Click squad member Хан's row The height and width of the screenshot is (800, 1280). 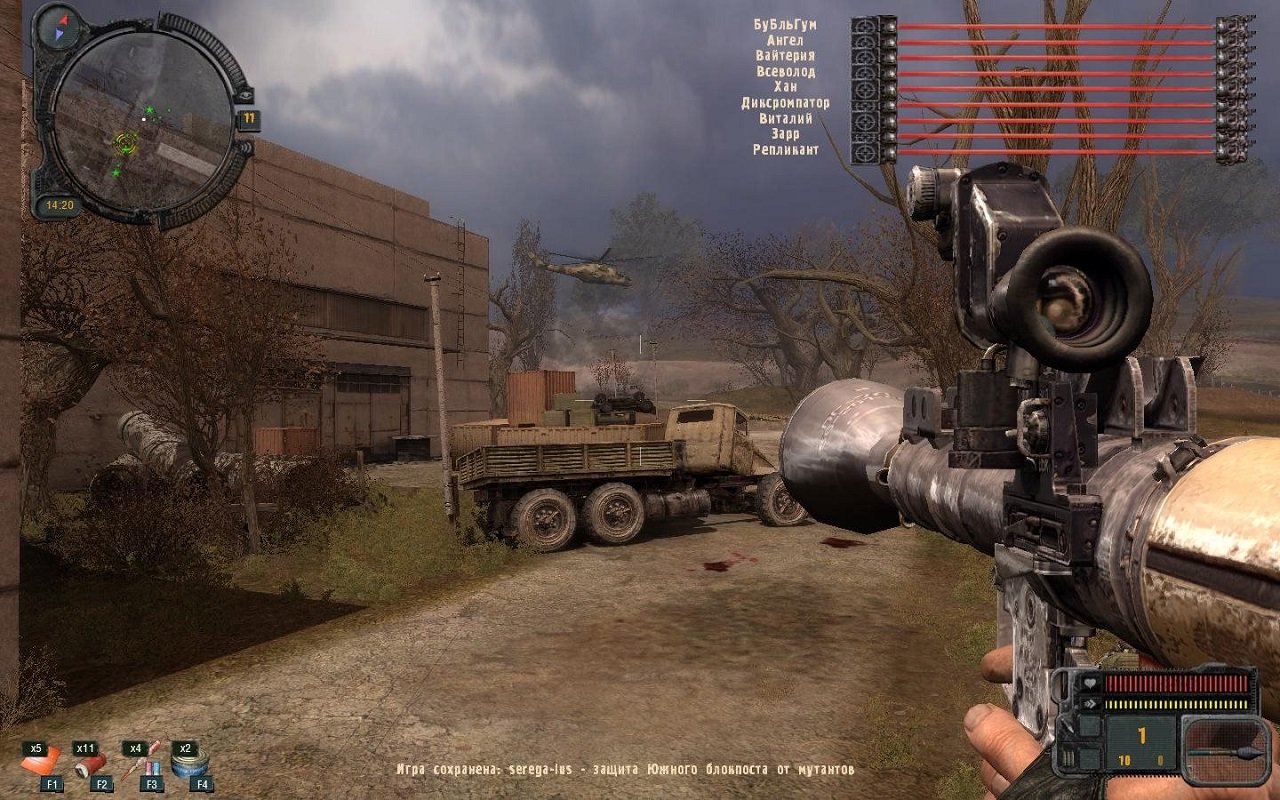click(x=785, y=87)
